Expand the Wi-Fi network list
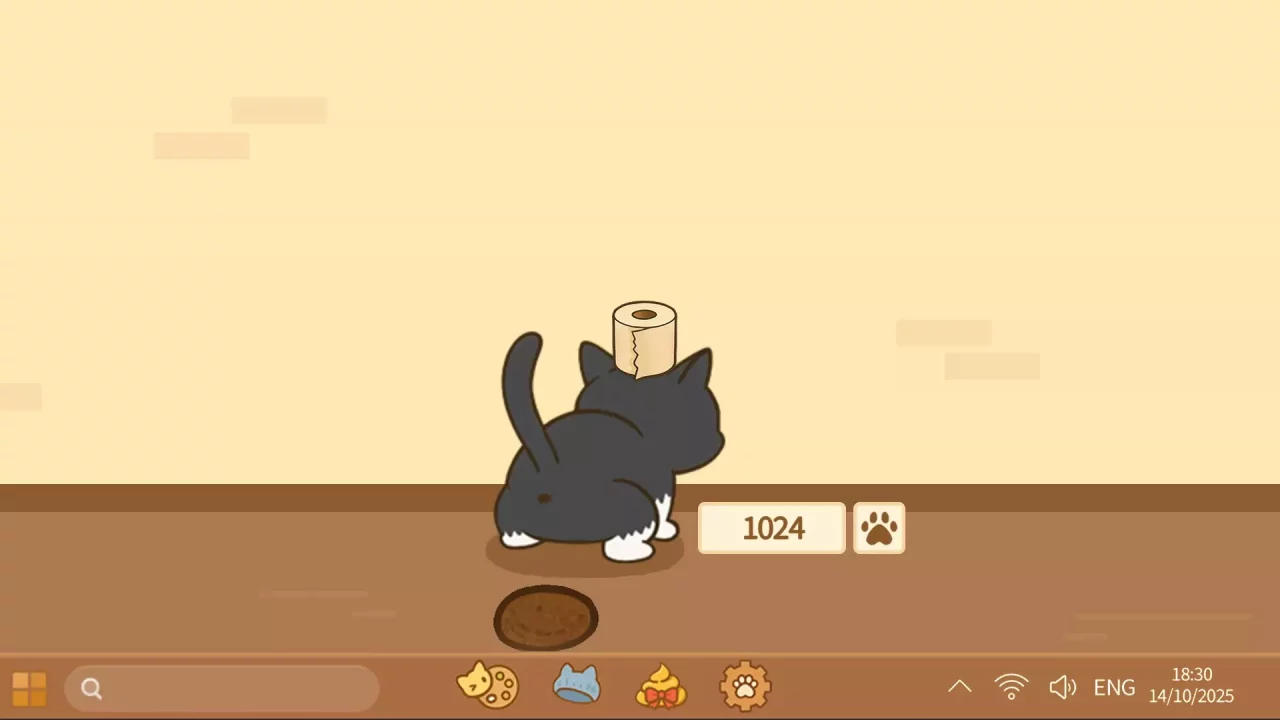The width and height of the screenshot is (1280, 720). coord(1011,686)
